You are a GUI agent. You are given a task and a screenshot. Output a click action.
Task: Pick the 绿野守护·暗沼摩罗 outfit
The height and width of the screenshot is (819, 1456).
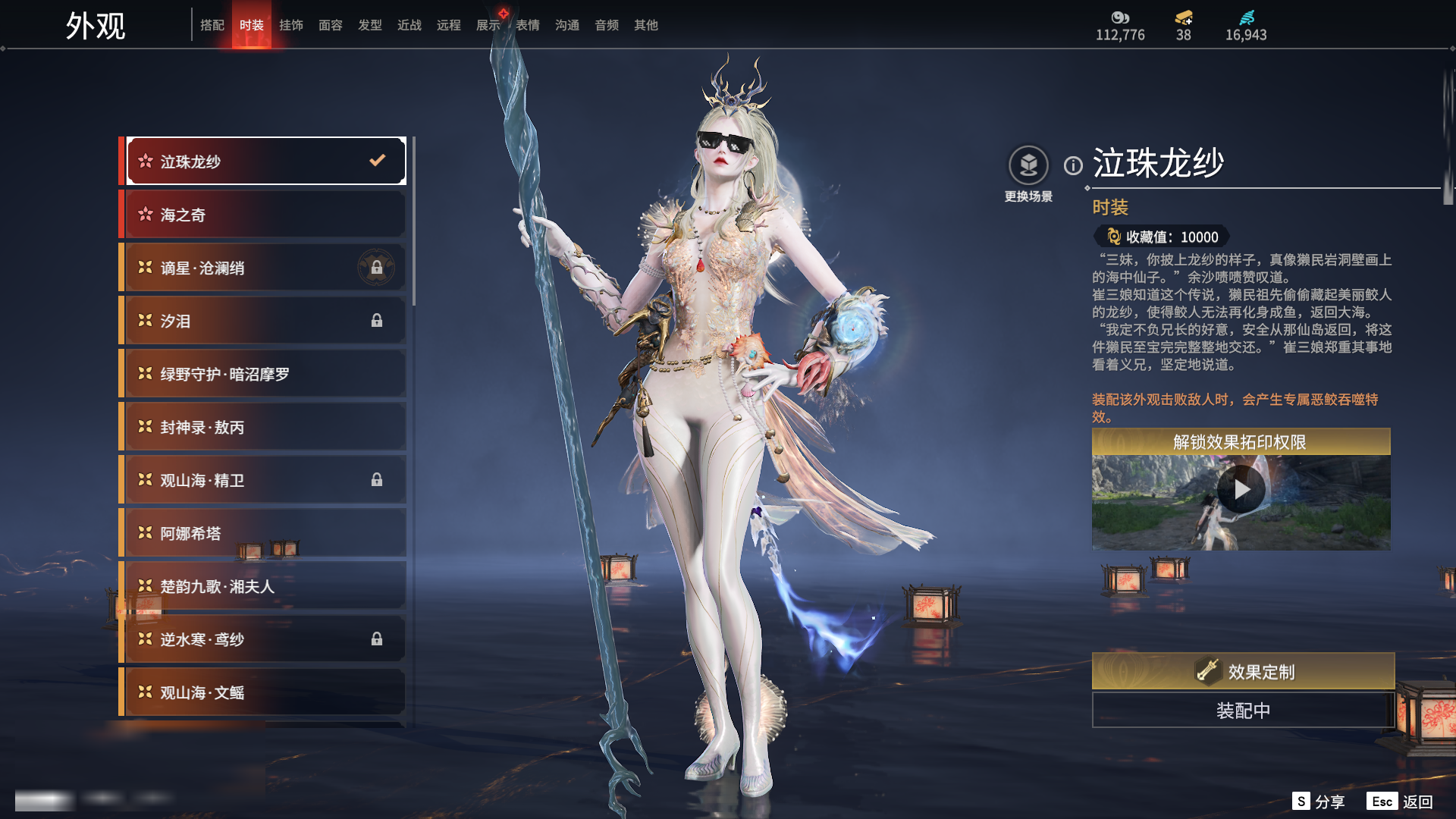tap(264, 374)
